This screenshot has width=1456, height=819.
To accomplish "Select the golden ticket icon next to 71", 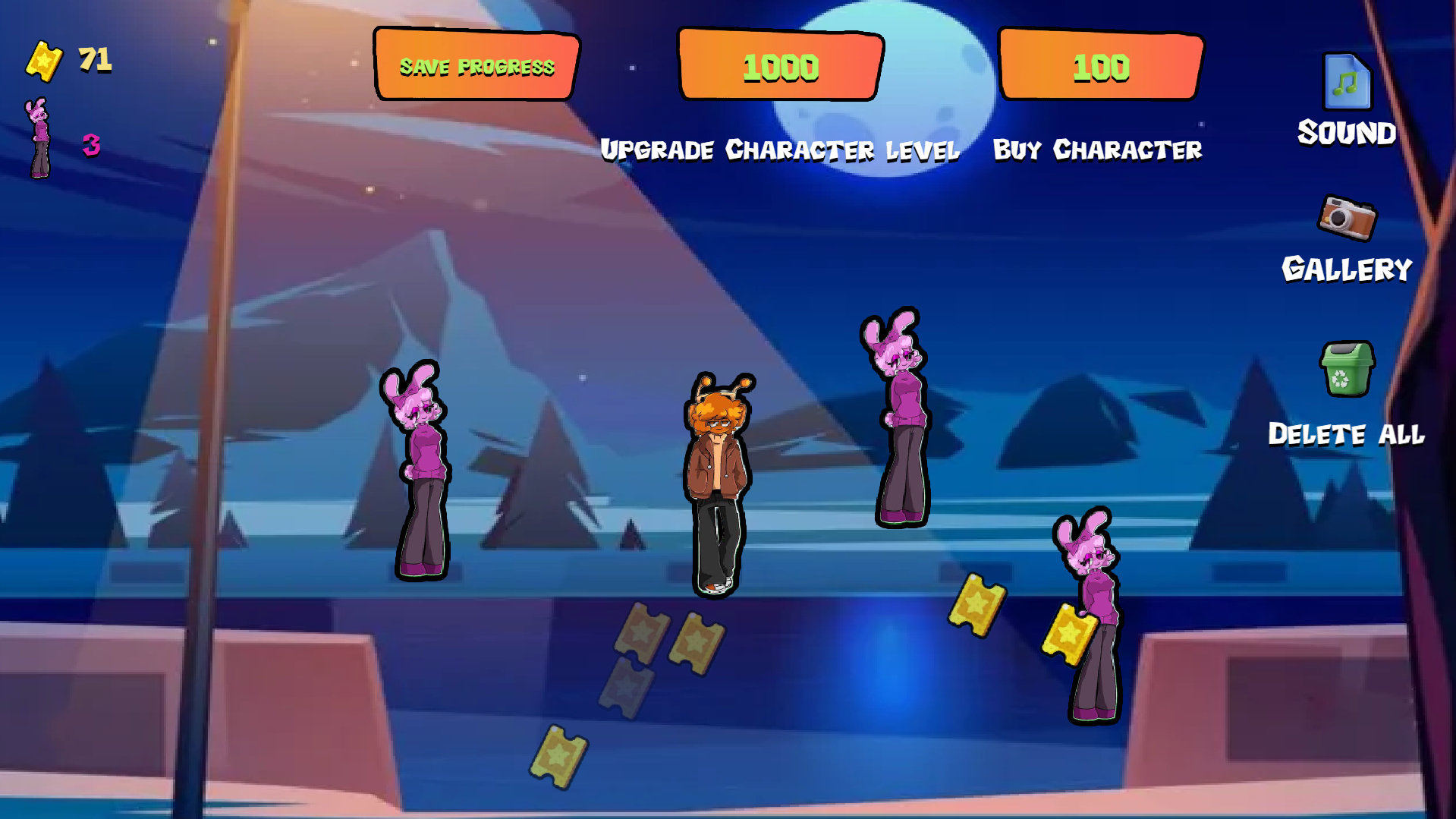I will [x=46, y=61].
